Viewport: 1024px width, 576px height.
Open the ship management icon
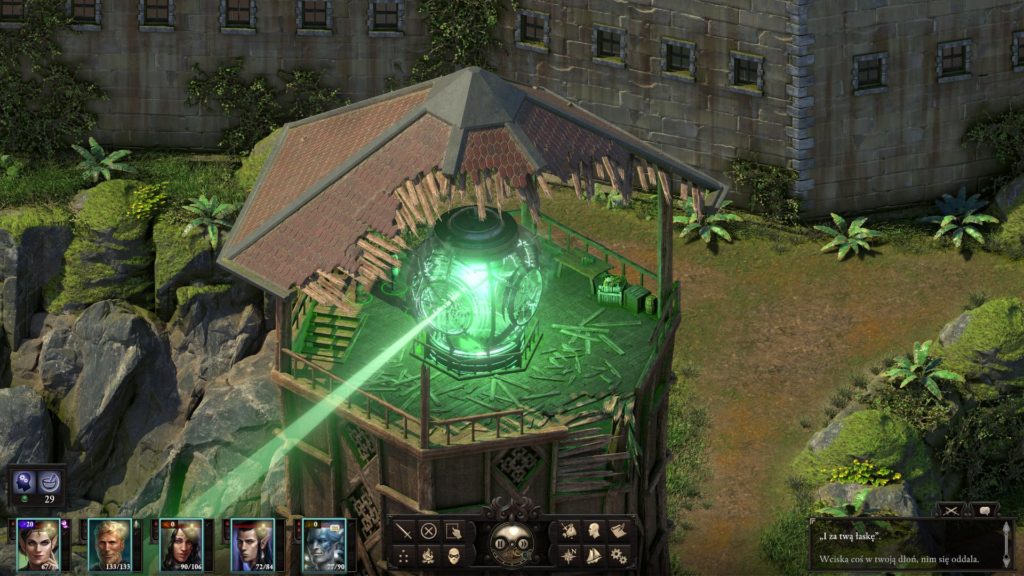tap(594, 554)
